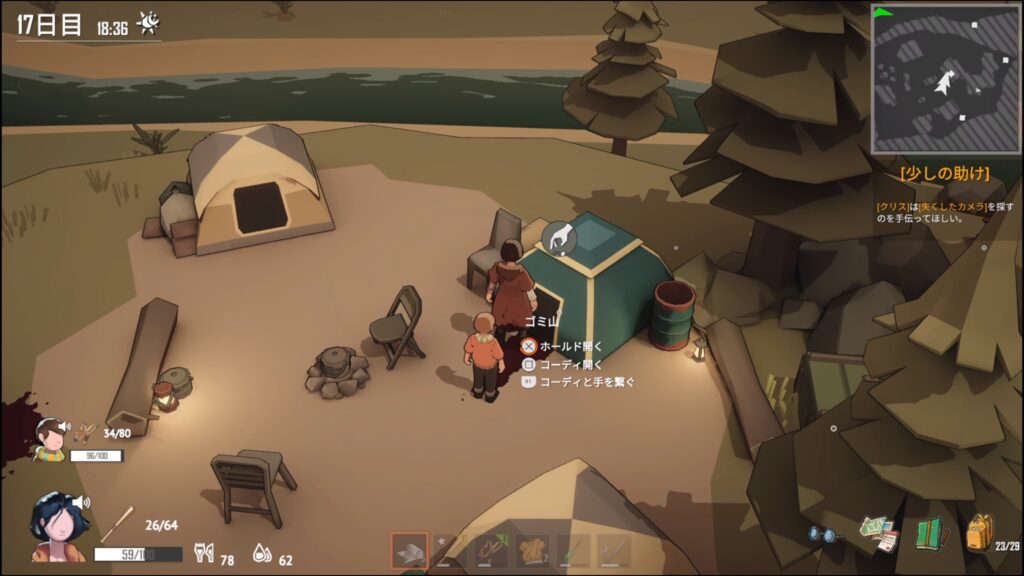This screenshot has width=1024, height=576.
Task: Open the map and notes icon
Action: pyautogui.click(x=879, y=533)
